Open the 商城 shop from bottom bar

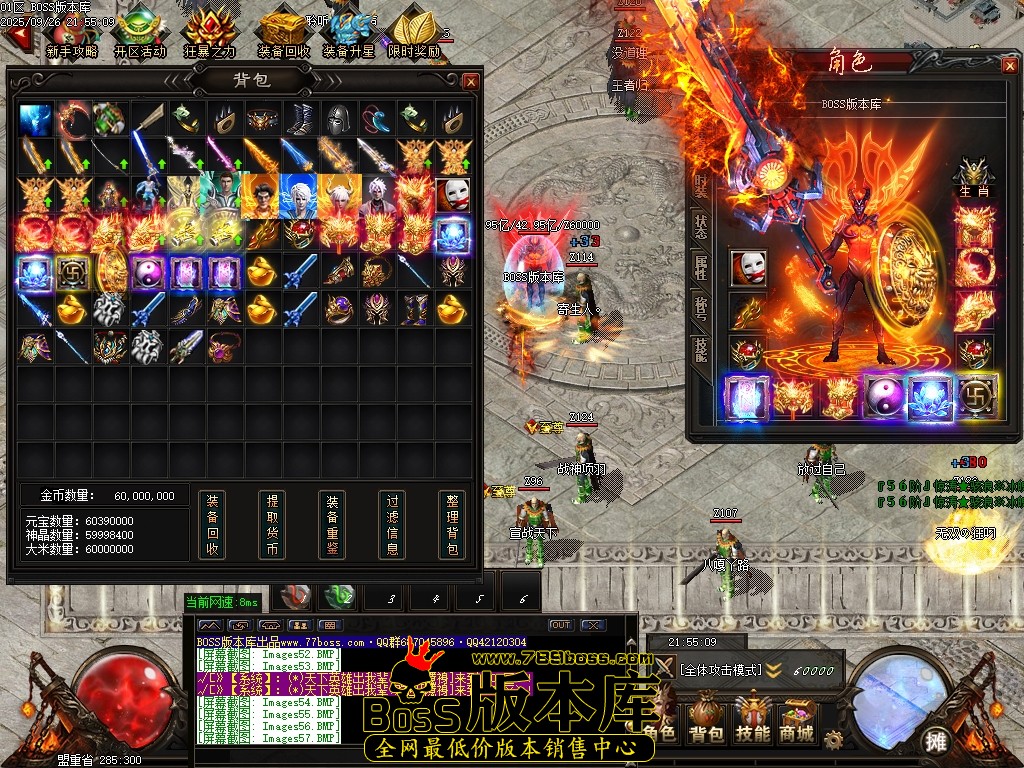click(x=798, y=720)
